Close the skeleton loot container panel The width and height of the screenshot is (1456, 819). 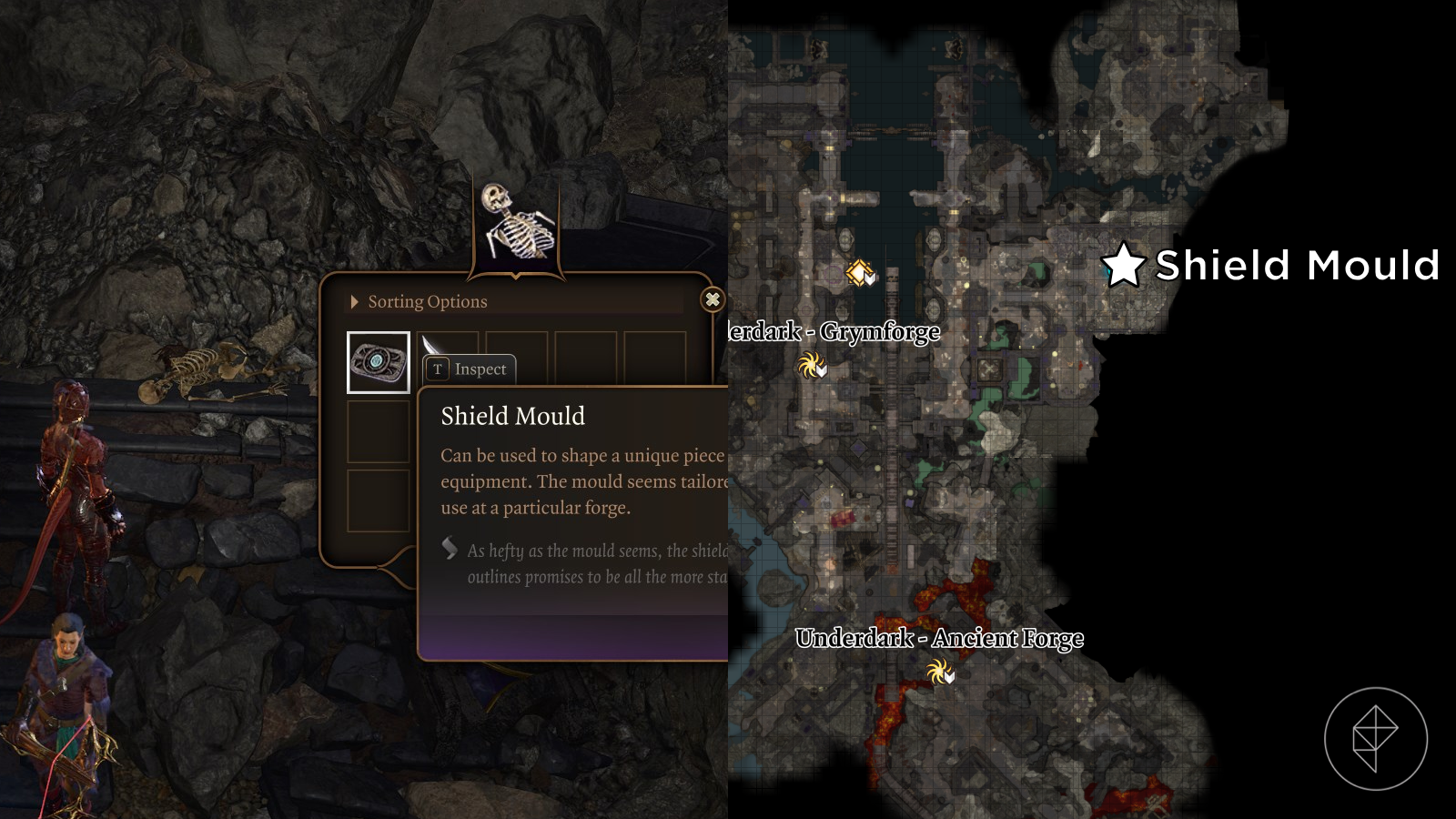coord(713,300)
